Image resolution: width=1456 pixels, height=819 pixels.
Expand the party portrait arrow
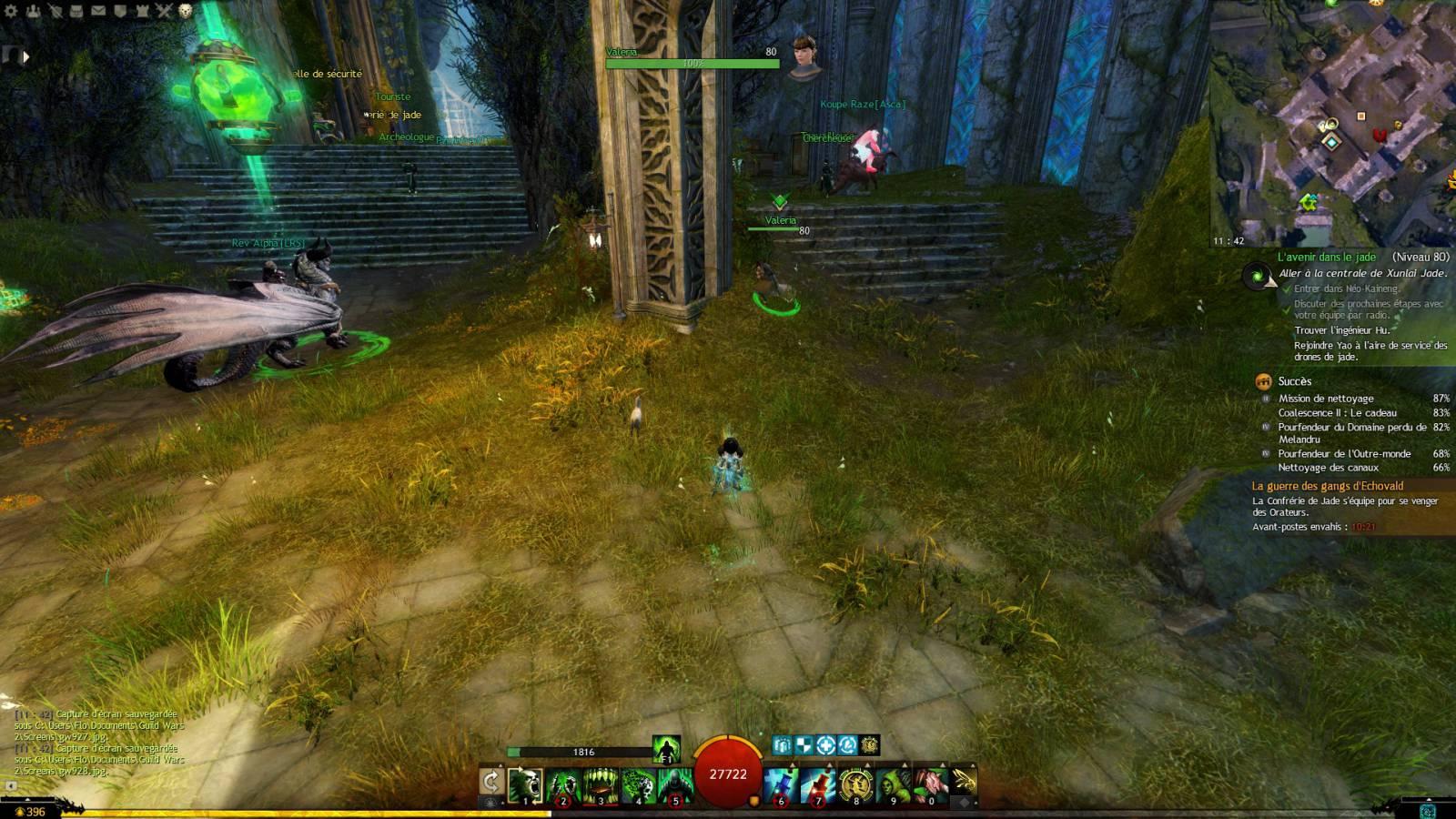25,56
